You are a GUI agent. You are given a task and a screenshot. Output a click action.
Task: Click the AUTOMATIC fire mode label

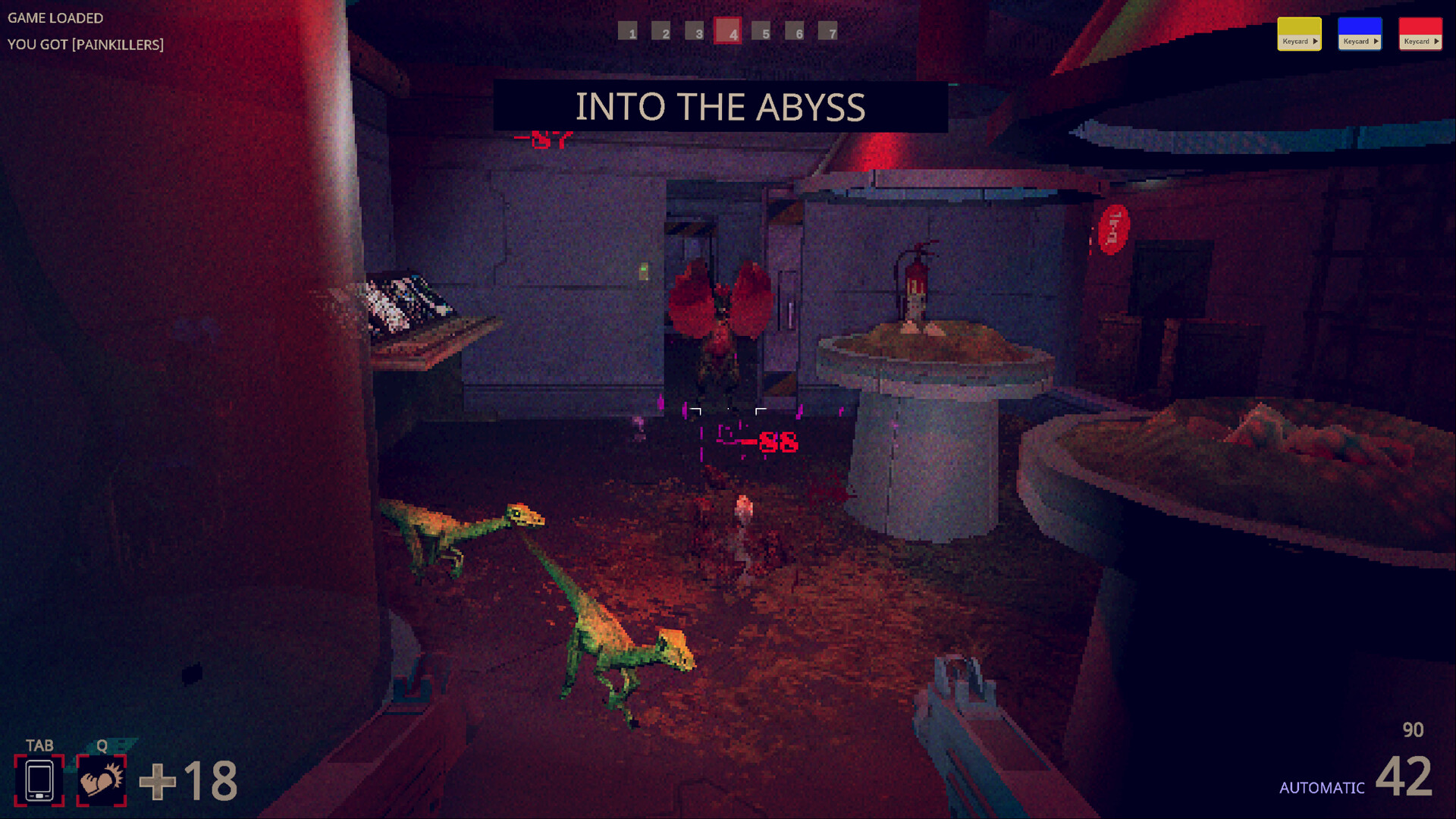[1321, 786]
